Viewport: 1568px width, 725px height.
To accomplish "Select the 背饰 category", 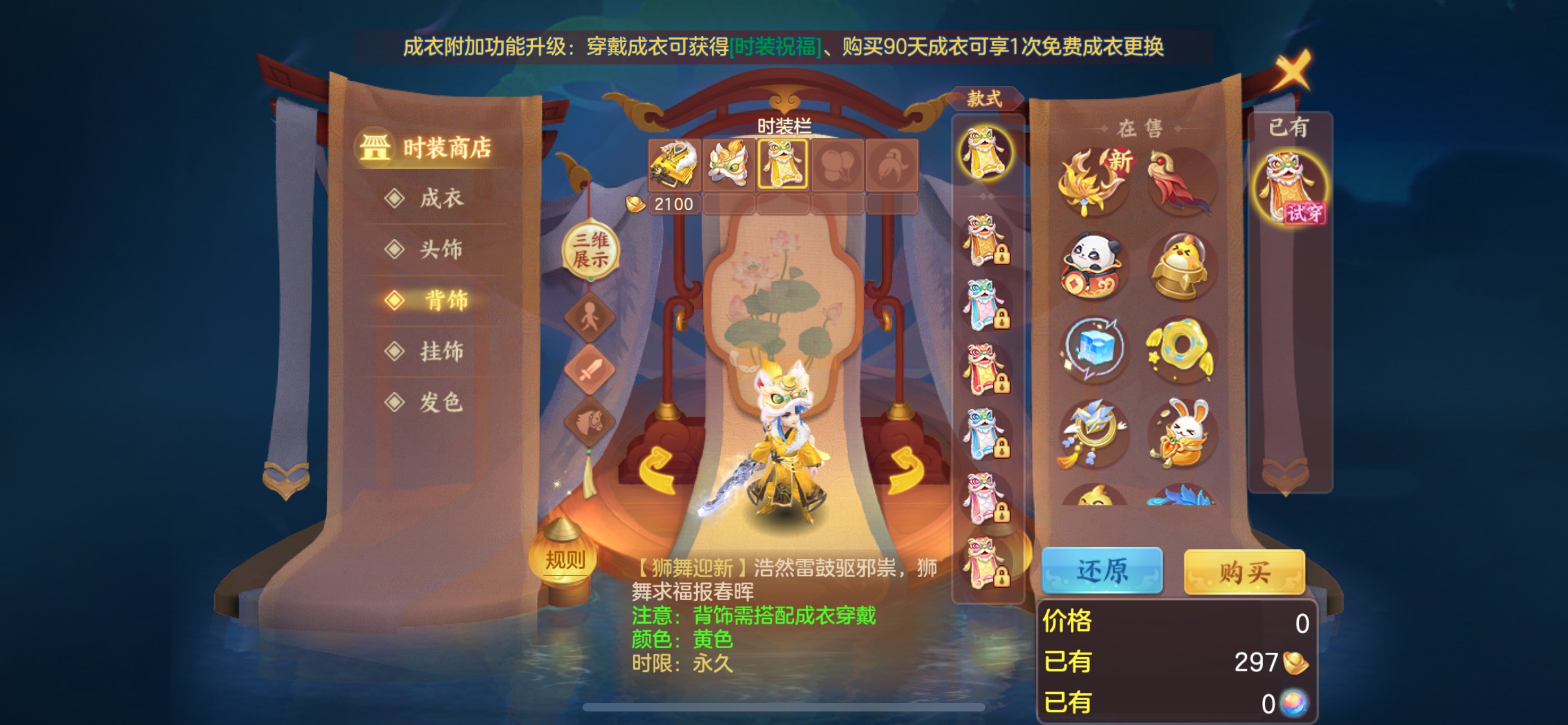I will (x=445, y=300).
